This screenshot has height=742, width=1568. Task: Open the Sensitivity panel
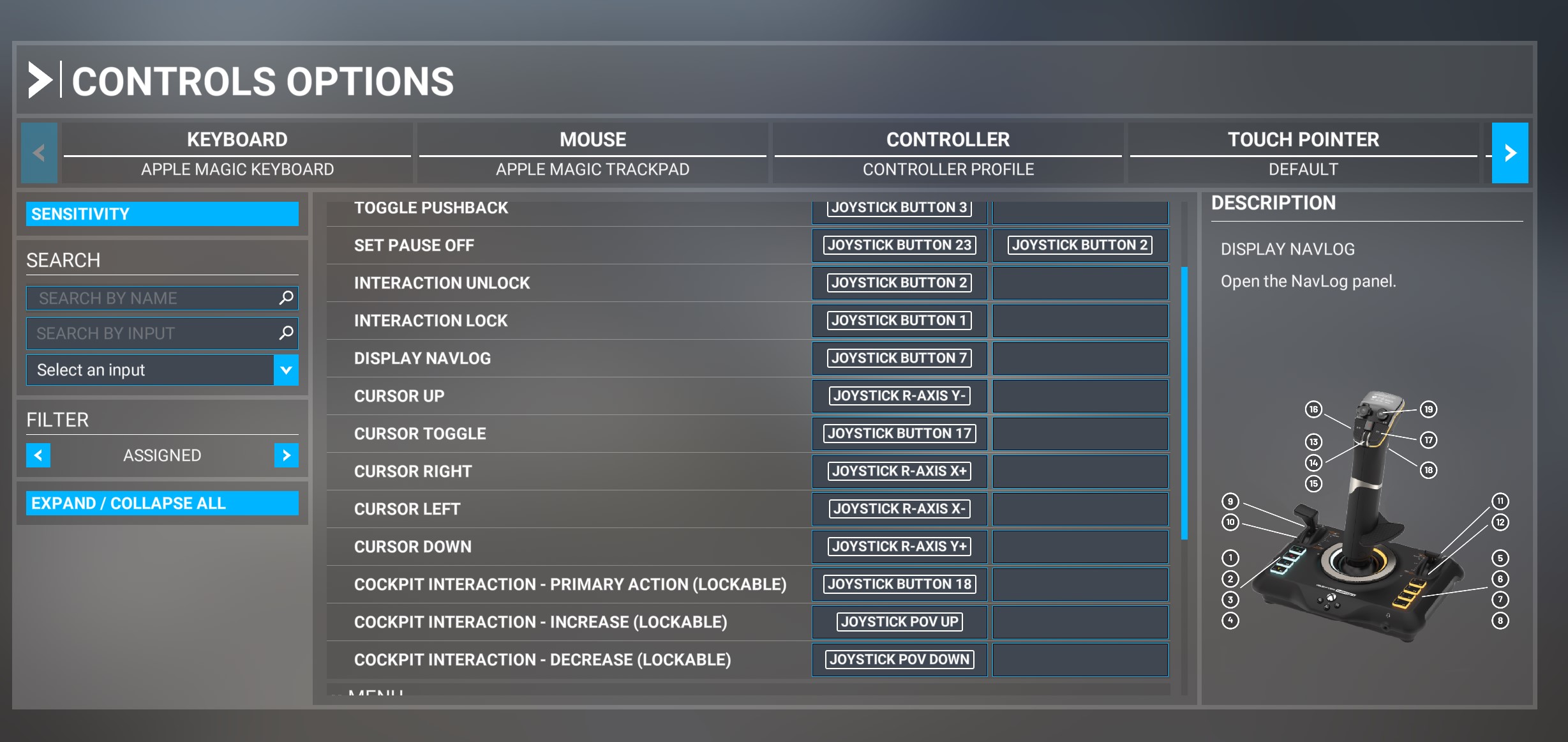[x=161, y=214]
